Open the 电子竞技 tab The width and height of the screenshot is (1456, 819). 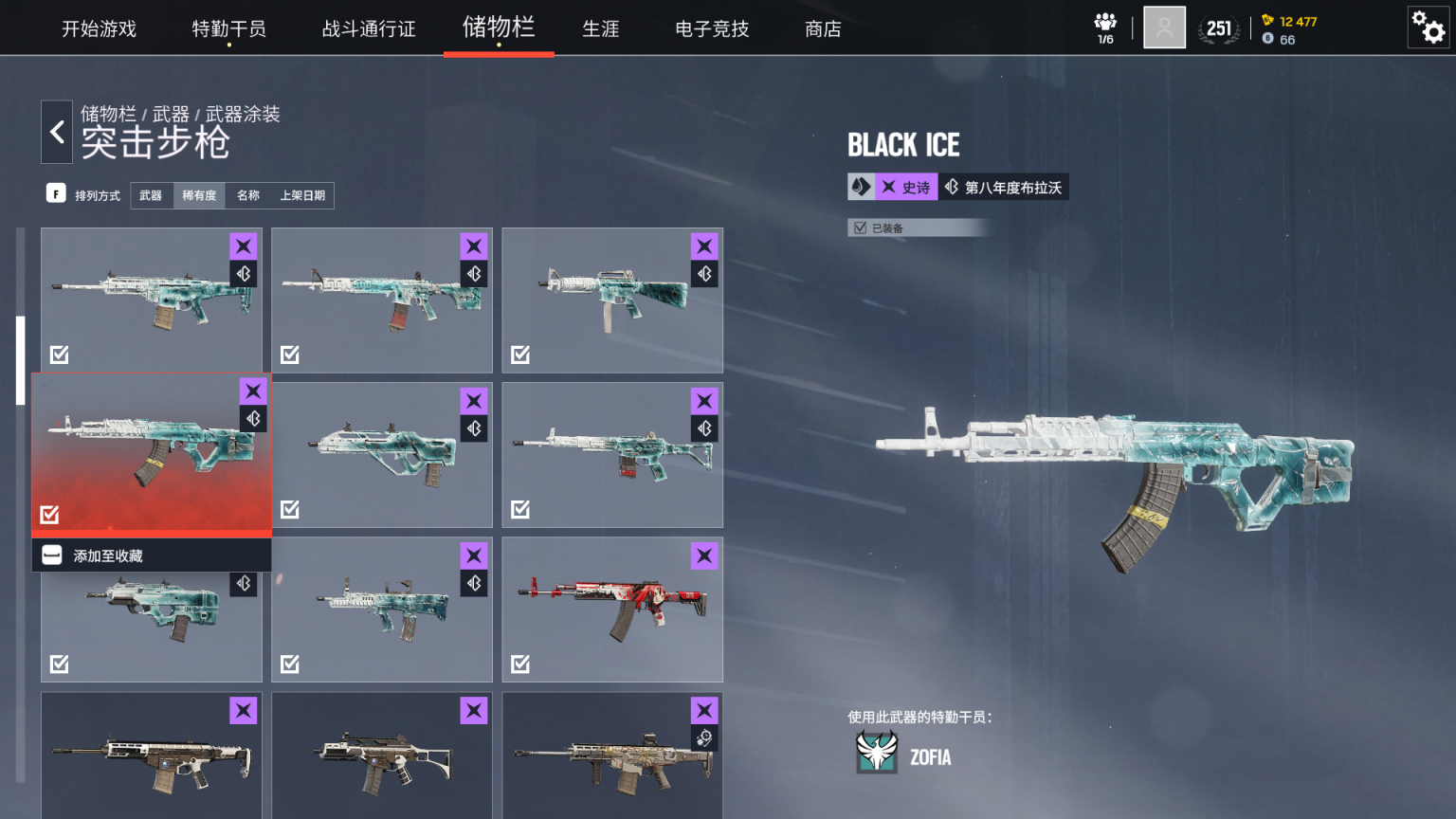click(712, 29)
